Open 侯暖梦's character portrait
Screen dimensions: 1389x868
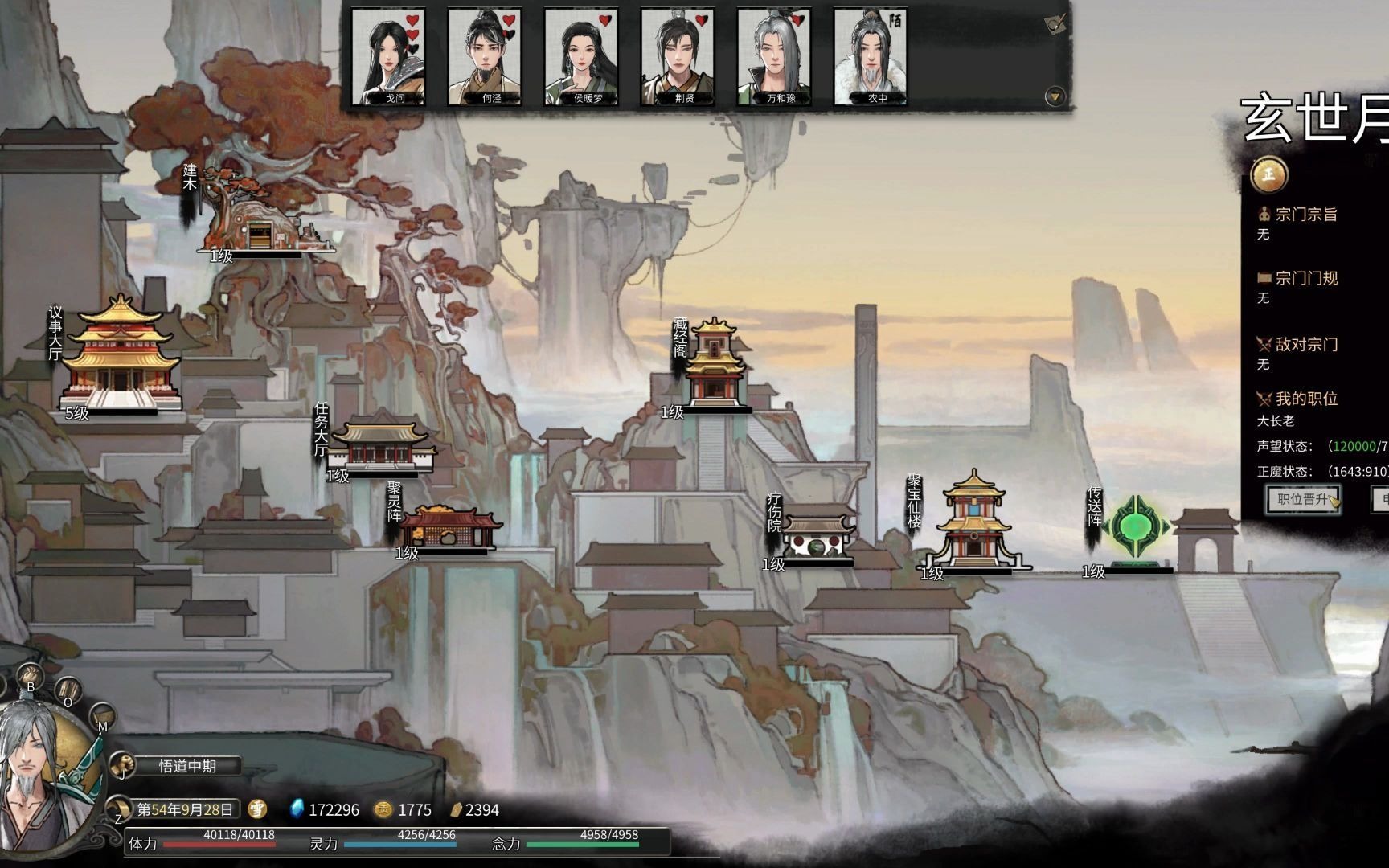point(581,57)
